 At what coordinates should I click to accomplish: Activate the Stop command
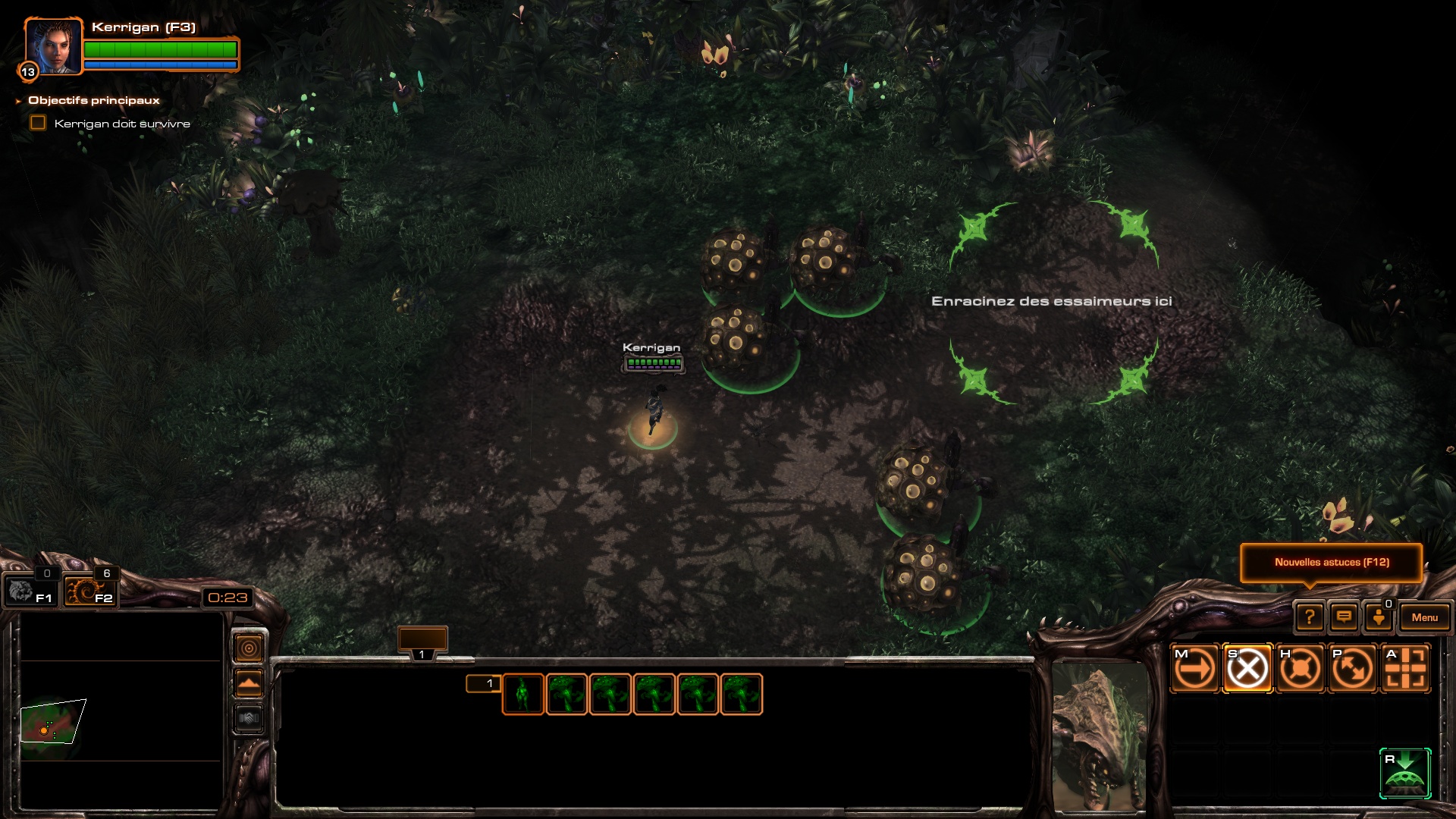(1247, 668)
